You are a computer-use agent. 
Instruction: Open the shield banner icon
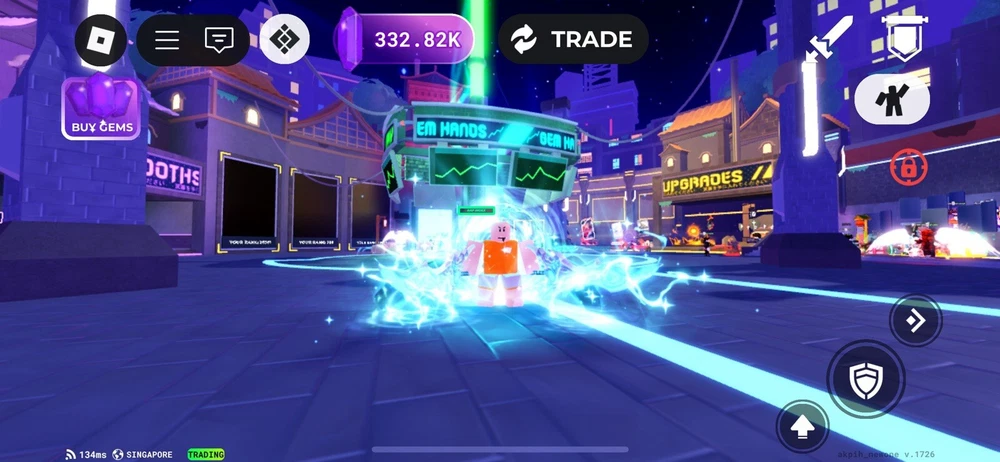pos(904,38)
